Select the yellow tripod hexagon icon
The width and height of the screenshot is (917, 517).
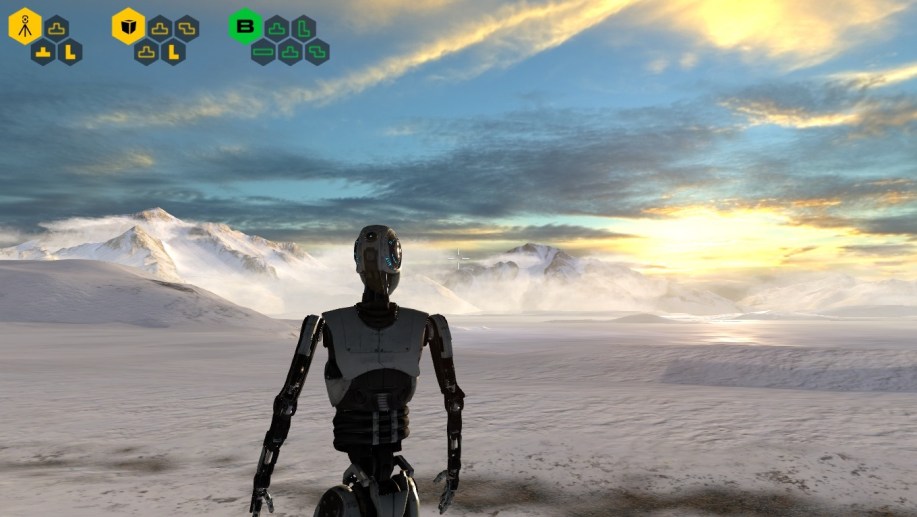tap(25, 26)
